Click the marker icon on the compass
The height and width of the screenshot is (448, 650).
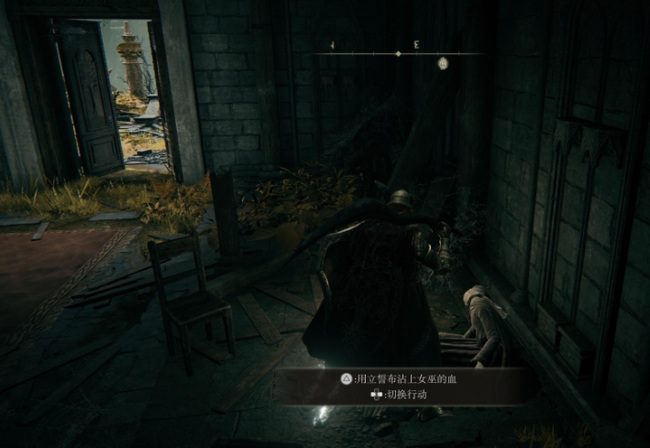pyautogui.click(x=442, y=63)
